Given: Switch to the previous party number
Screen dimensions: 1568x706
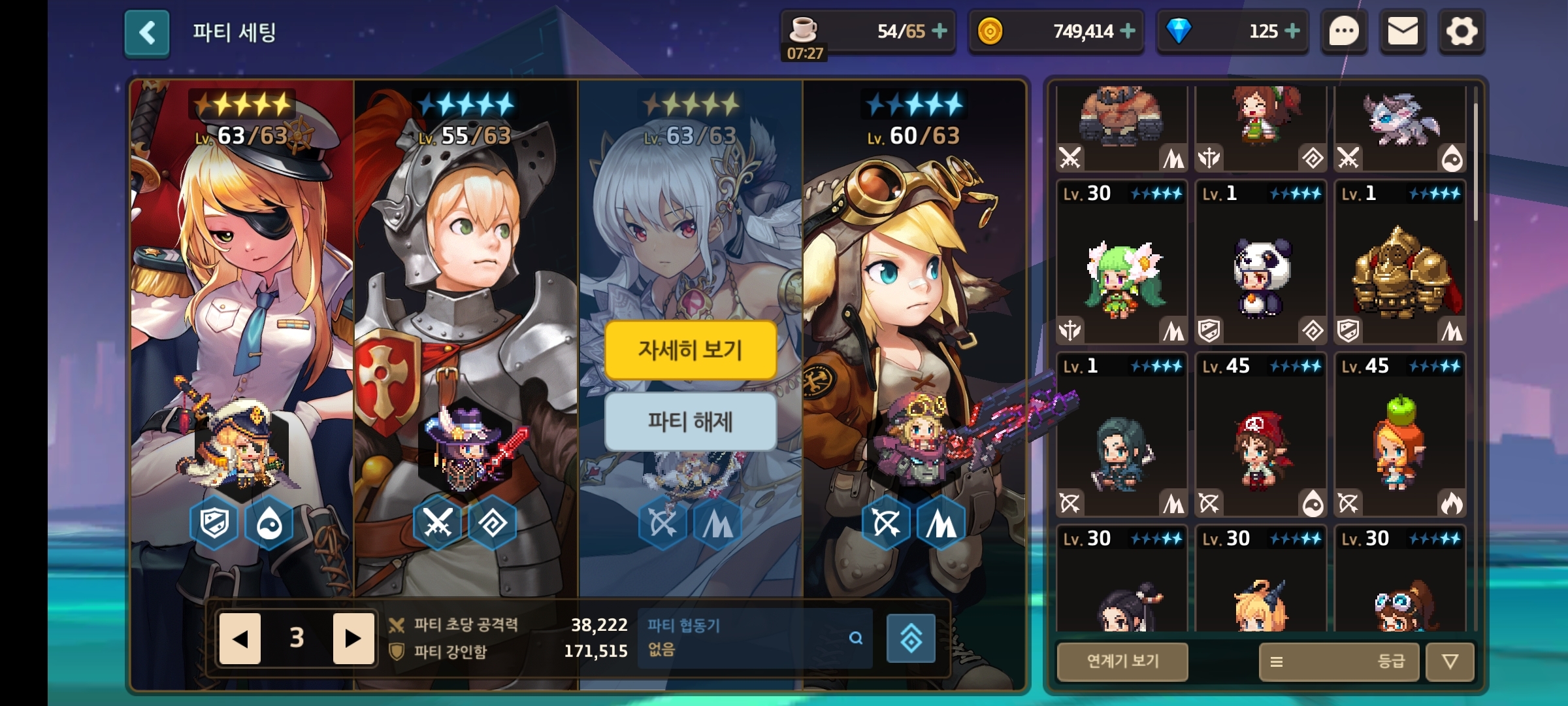Looking at the screenshot, I should coord(240,638).
